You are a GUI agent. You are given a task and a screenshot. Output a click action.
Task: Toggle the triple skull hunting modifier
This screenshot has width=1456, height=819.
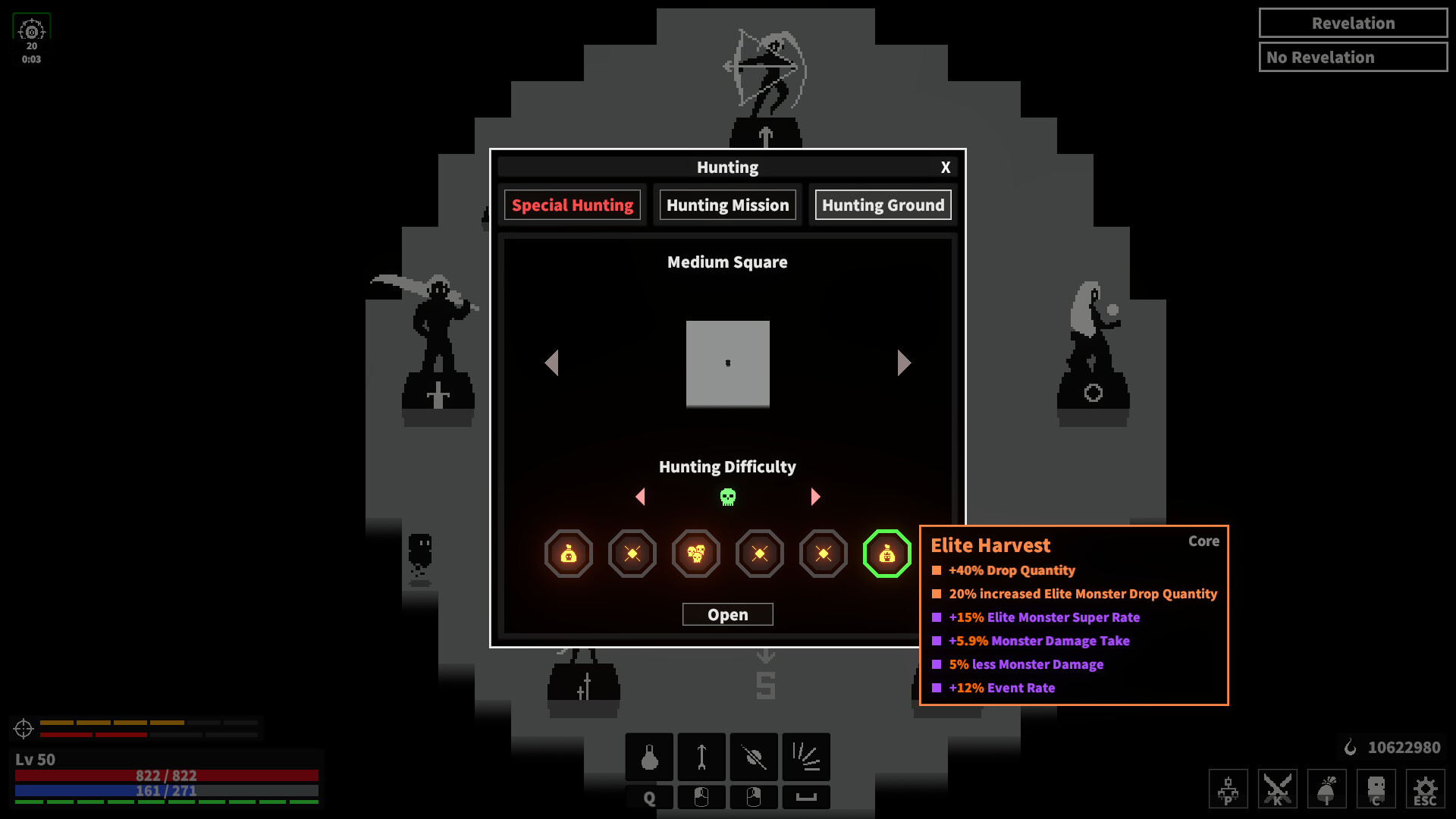tap(695, 554)
